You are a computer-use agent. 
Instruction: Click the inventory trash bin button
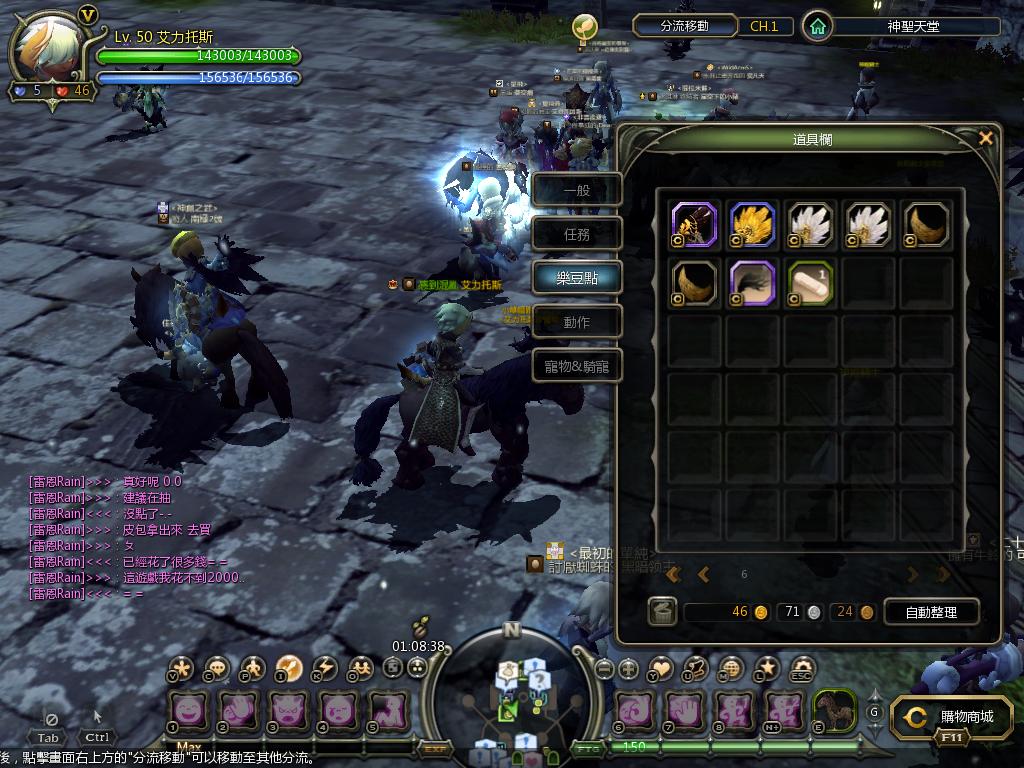pyautogui.click(x=661, y=612)
